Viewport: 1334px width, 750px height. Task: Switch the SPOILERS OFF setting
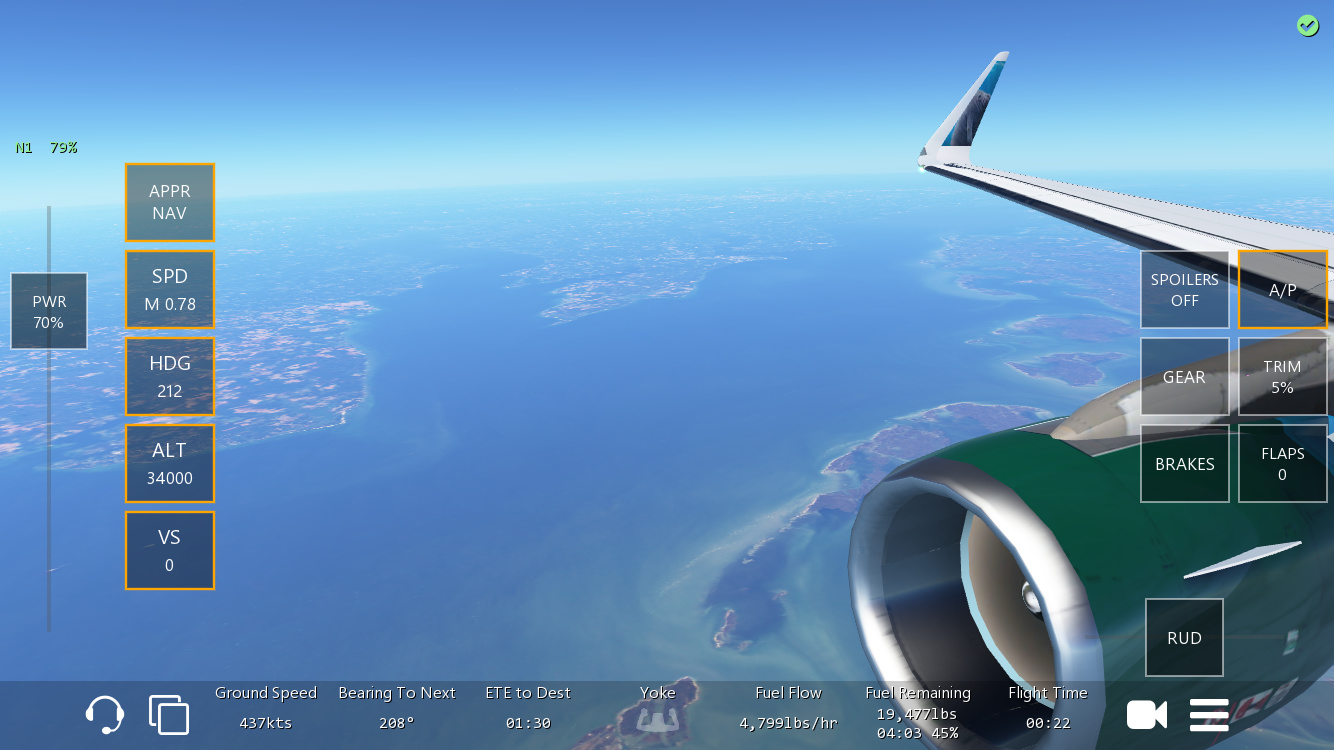click(x=1185, y=289)
